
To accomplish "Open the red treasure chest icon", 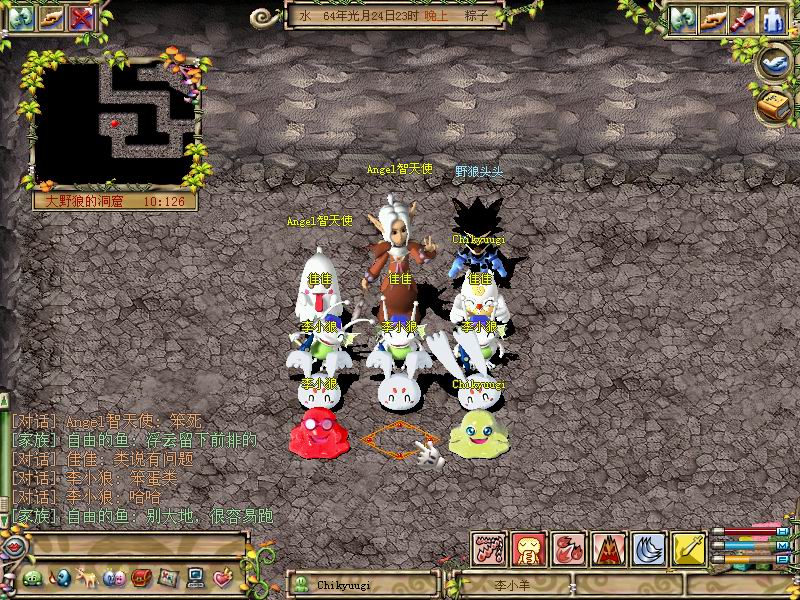I will 140,578.
